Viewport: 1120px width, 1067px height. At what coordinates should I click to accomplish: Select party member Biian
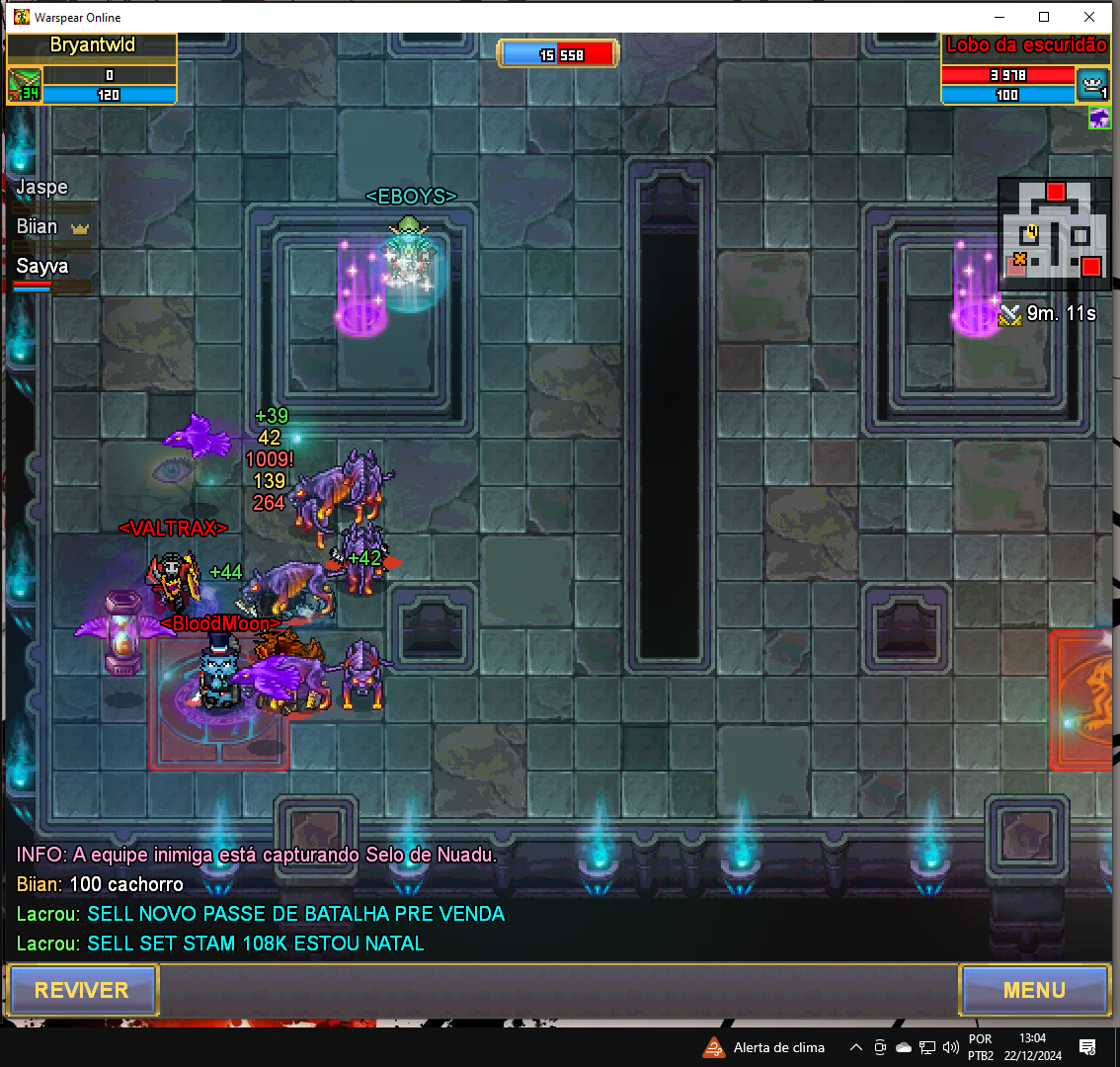click(40, 227)
